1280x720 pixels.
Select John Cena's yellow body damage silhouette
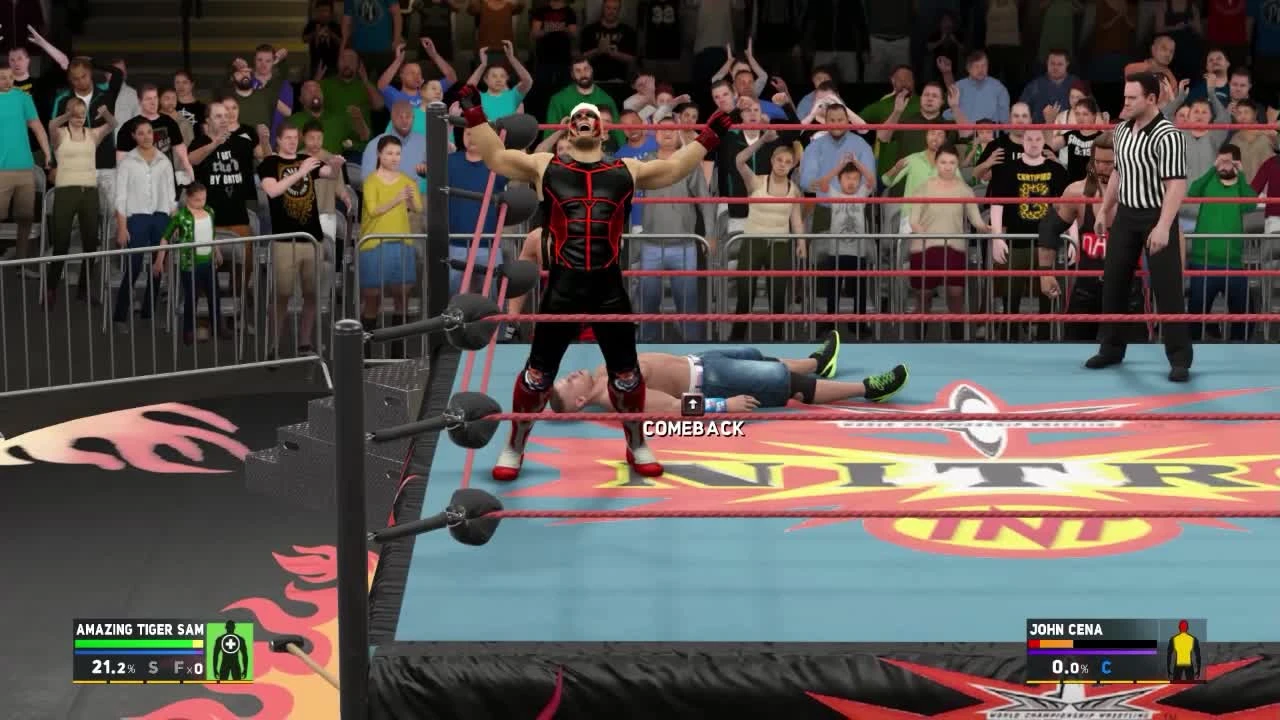[1183, 651]
